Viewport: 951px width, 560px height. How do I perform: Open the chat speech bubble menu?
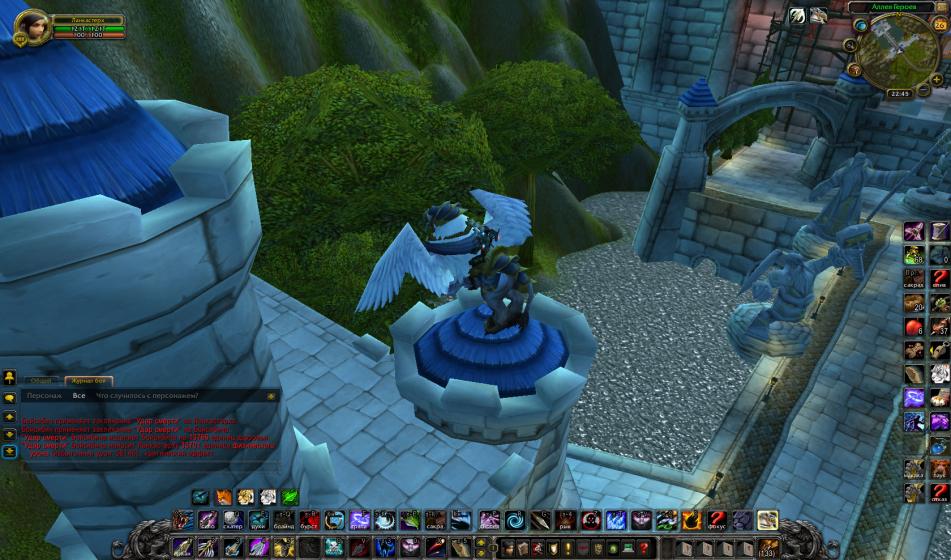click(x=10, y=398)
